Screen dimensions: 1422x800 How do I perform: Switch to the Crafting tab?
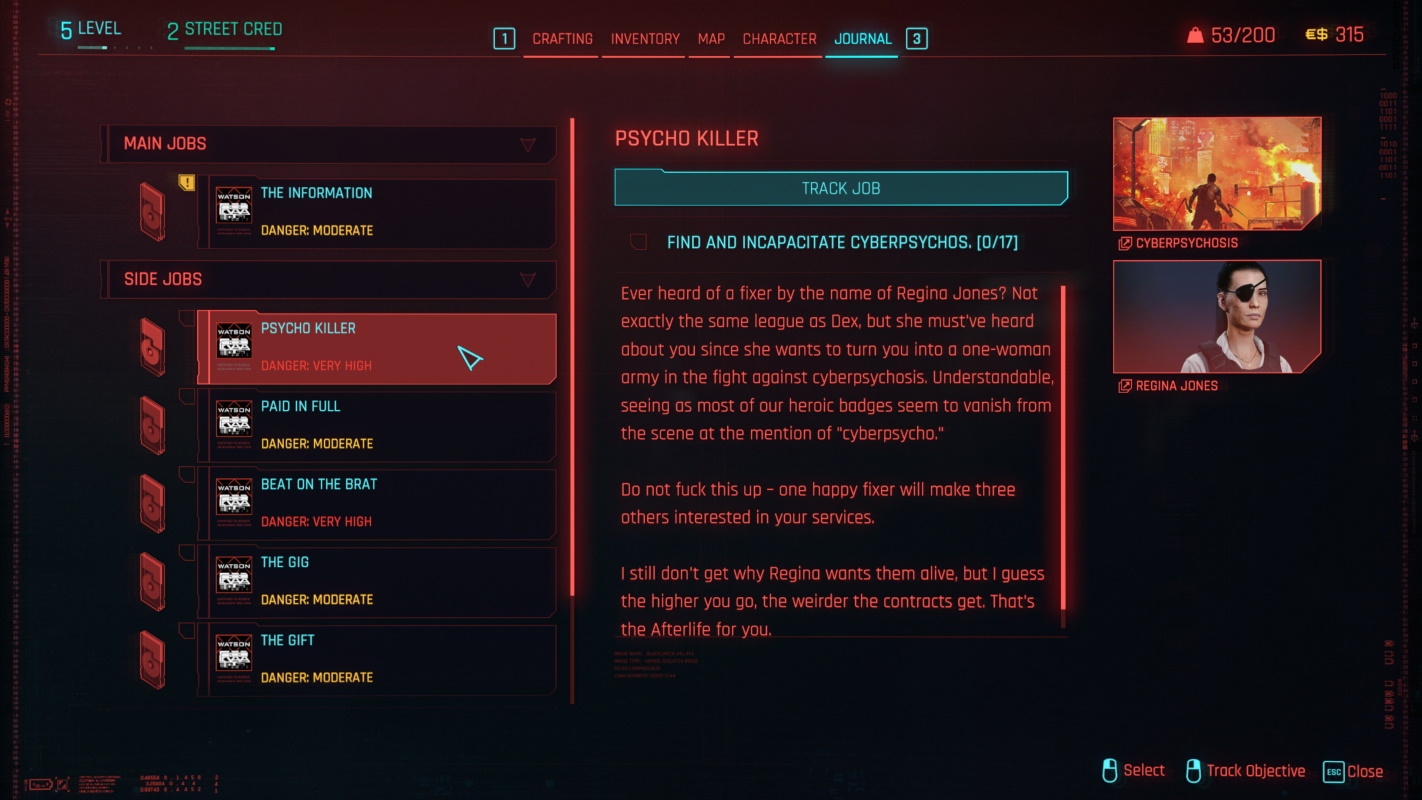click(562, 39)
